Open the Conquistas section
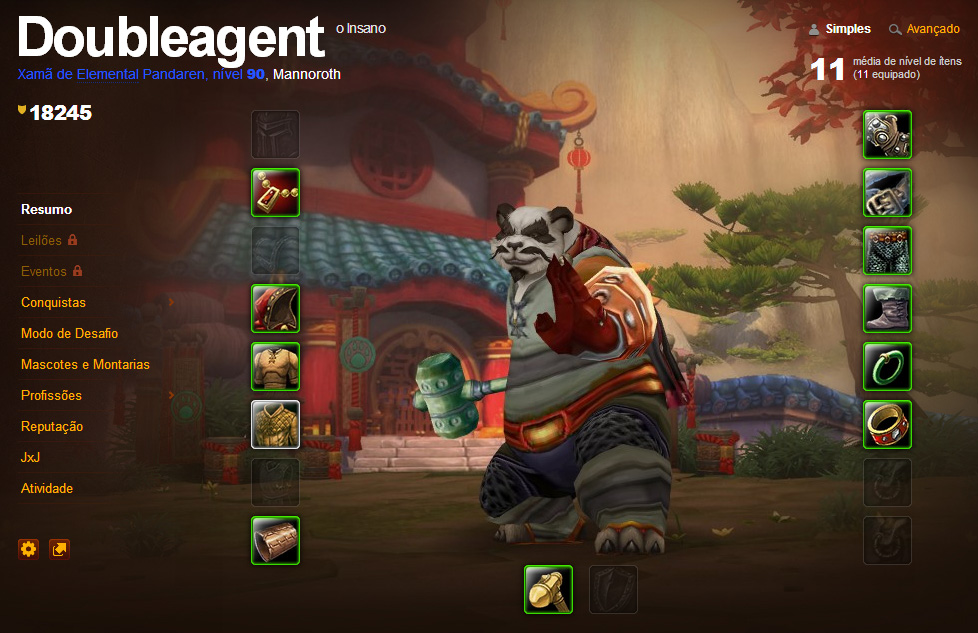Screen dimensions: 978x633 [x=53, y=302]
